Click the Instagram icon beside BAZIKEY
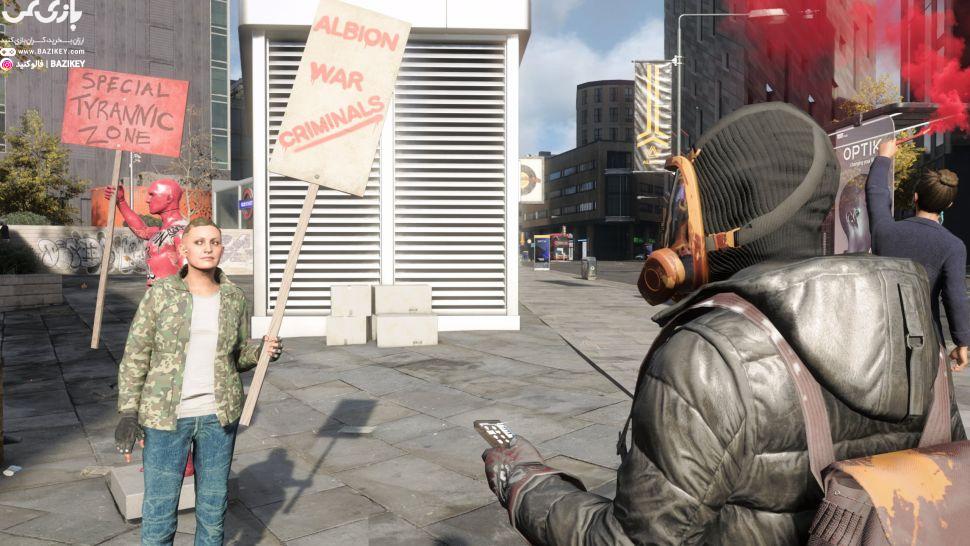This screenshot has height=546, width=970. tap(7, 64)
